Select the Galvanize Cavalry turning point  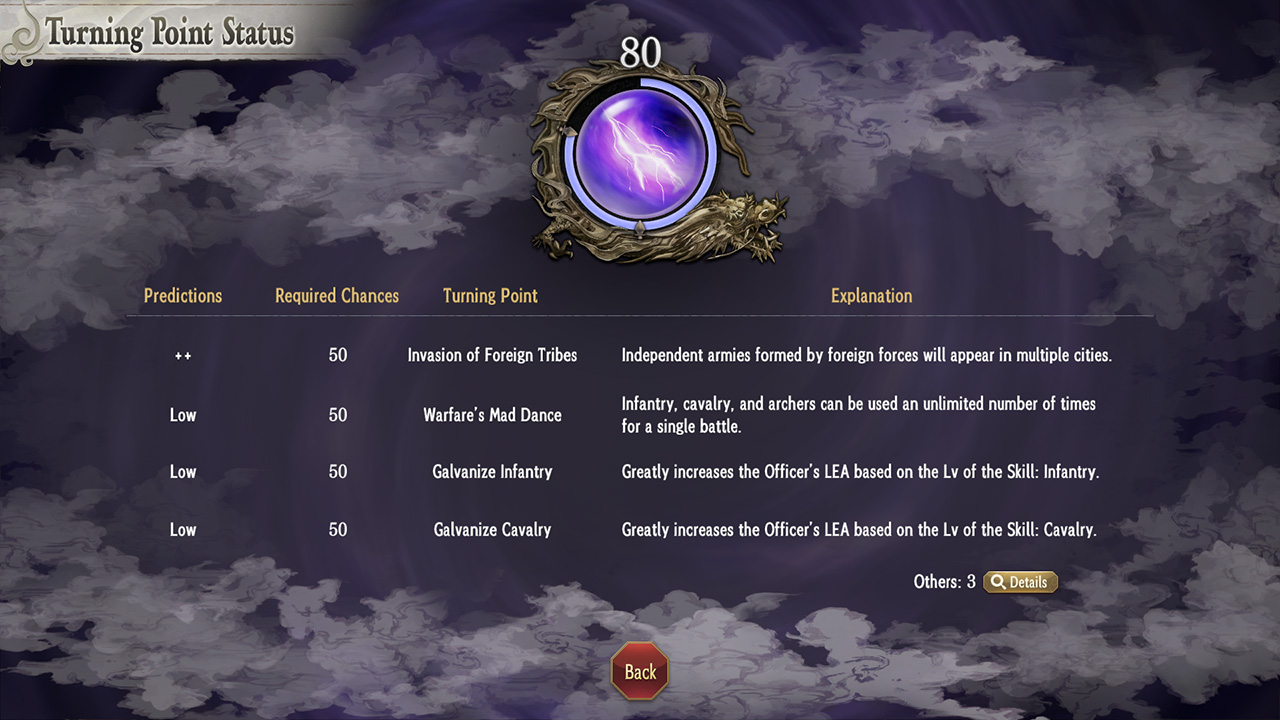[492, 529]
